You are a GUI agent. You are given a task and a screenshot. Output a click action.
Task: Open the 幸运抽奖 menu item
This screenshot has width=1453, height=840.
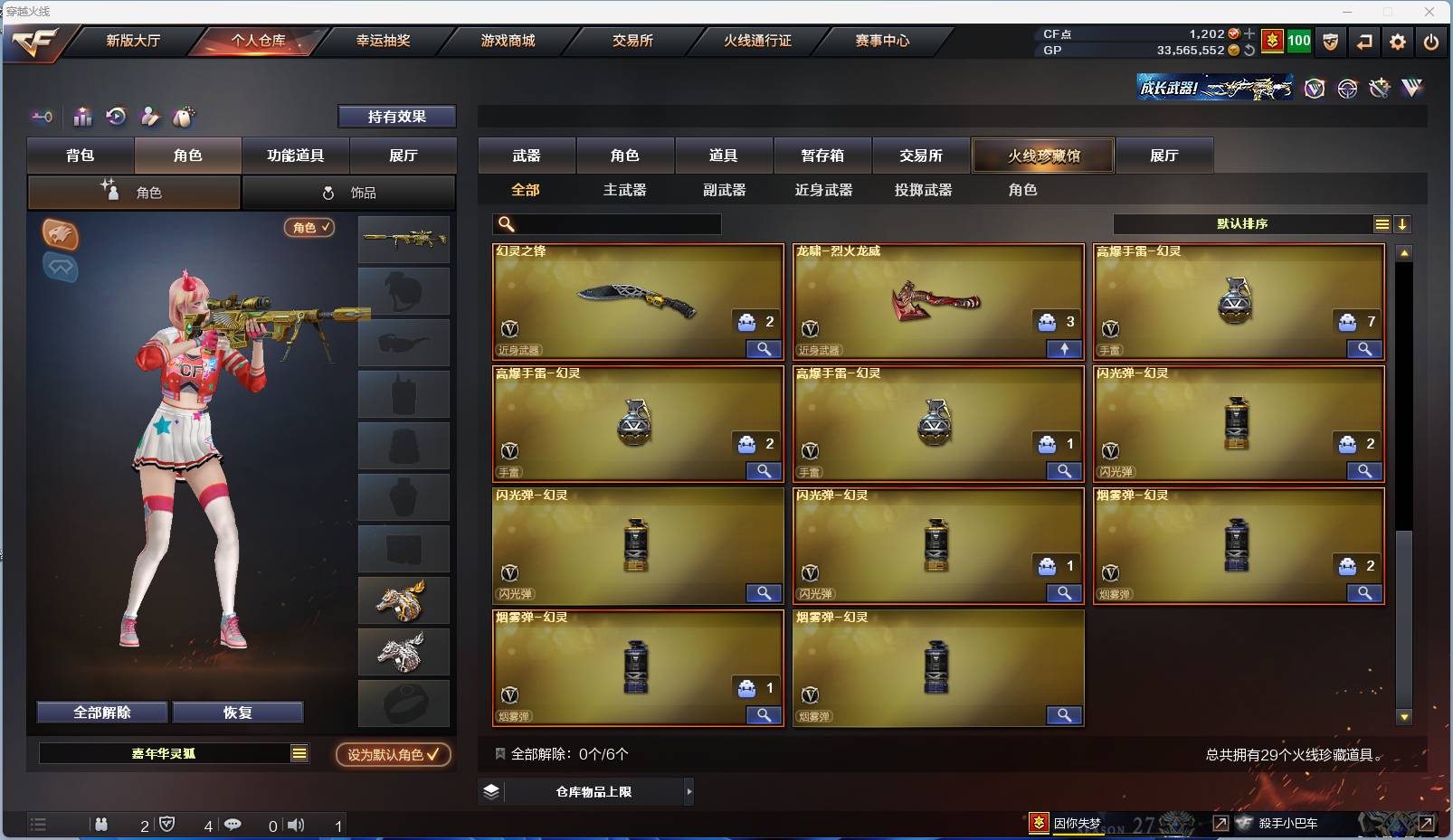tap(384, 41)
